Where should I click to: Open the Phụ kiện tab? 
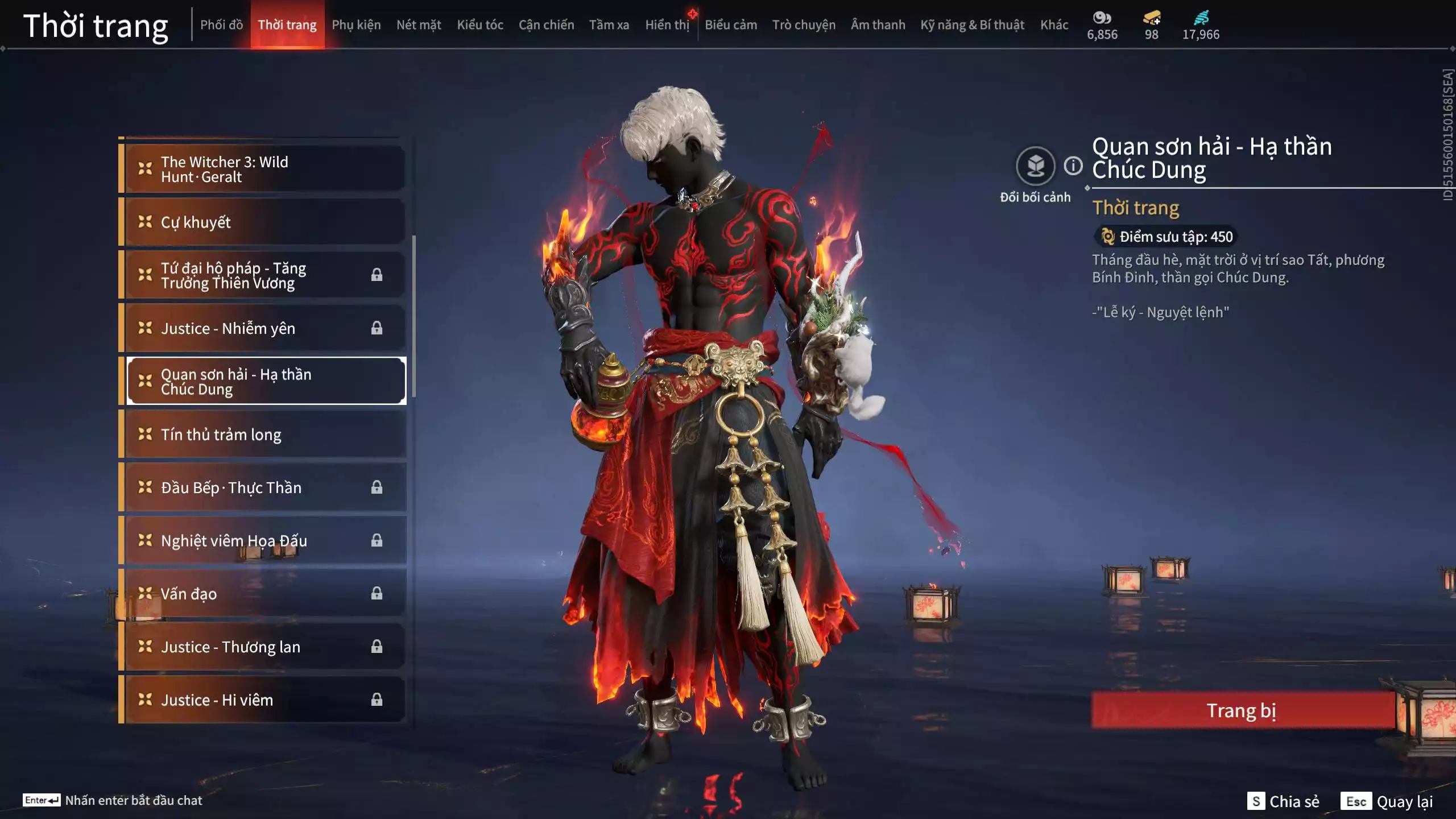click(356, 25)
